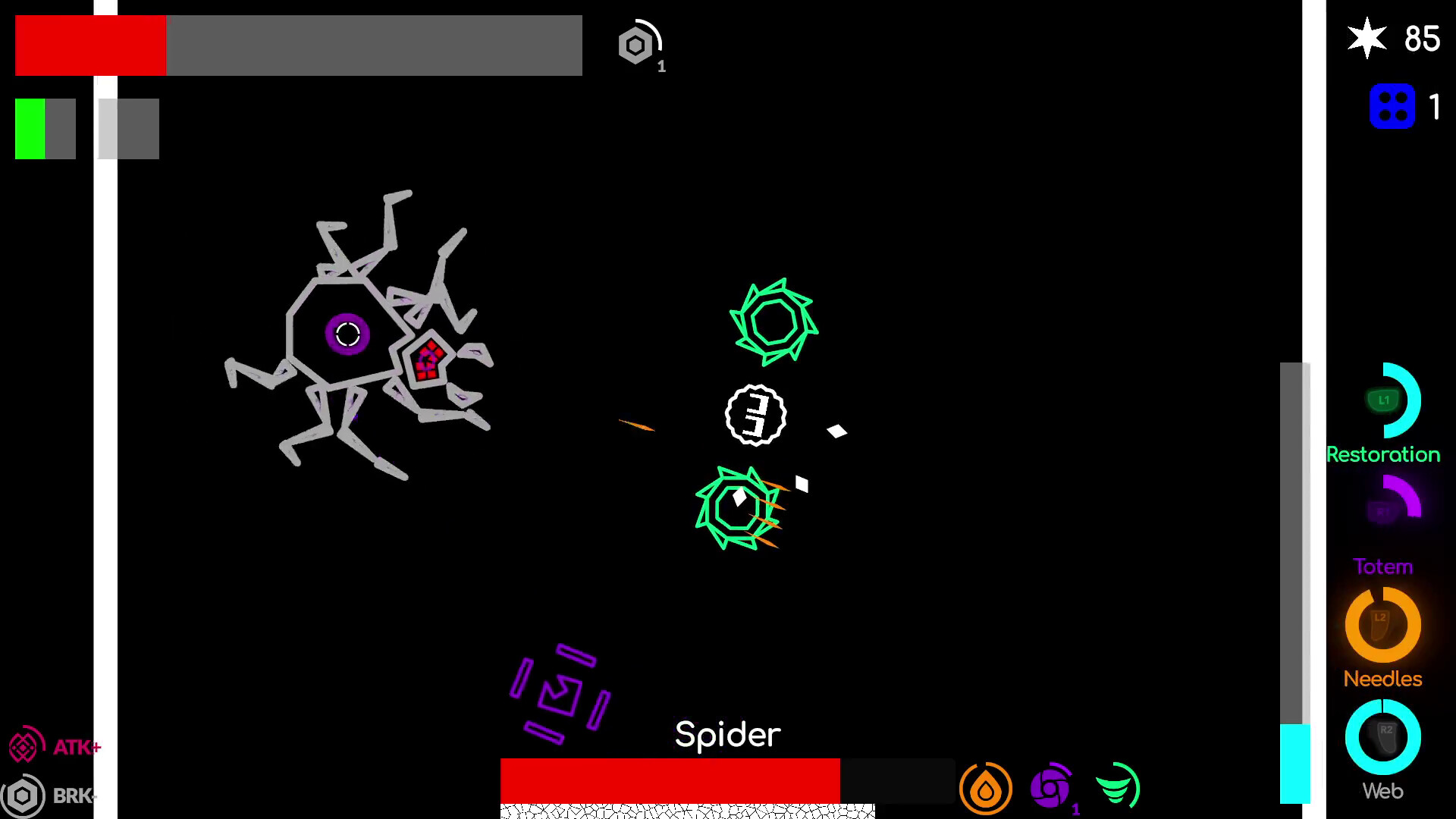Toggle the BRK- modifier icon
Screen dimensions: 1456x819
[x=24, y=795]
